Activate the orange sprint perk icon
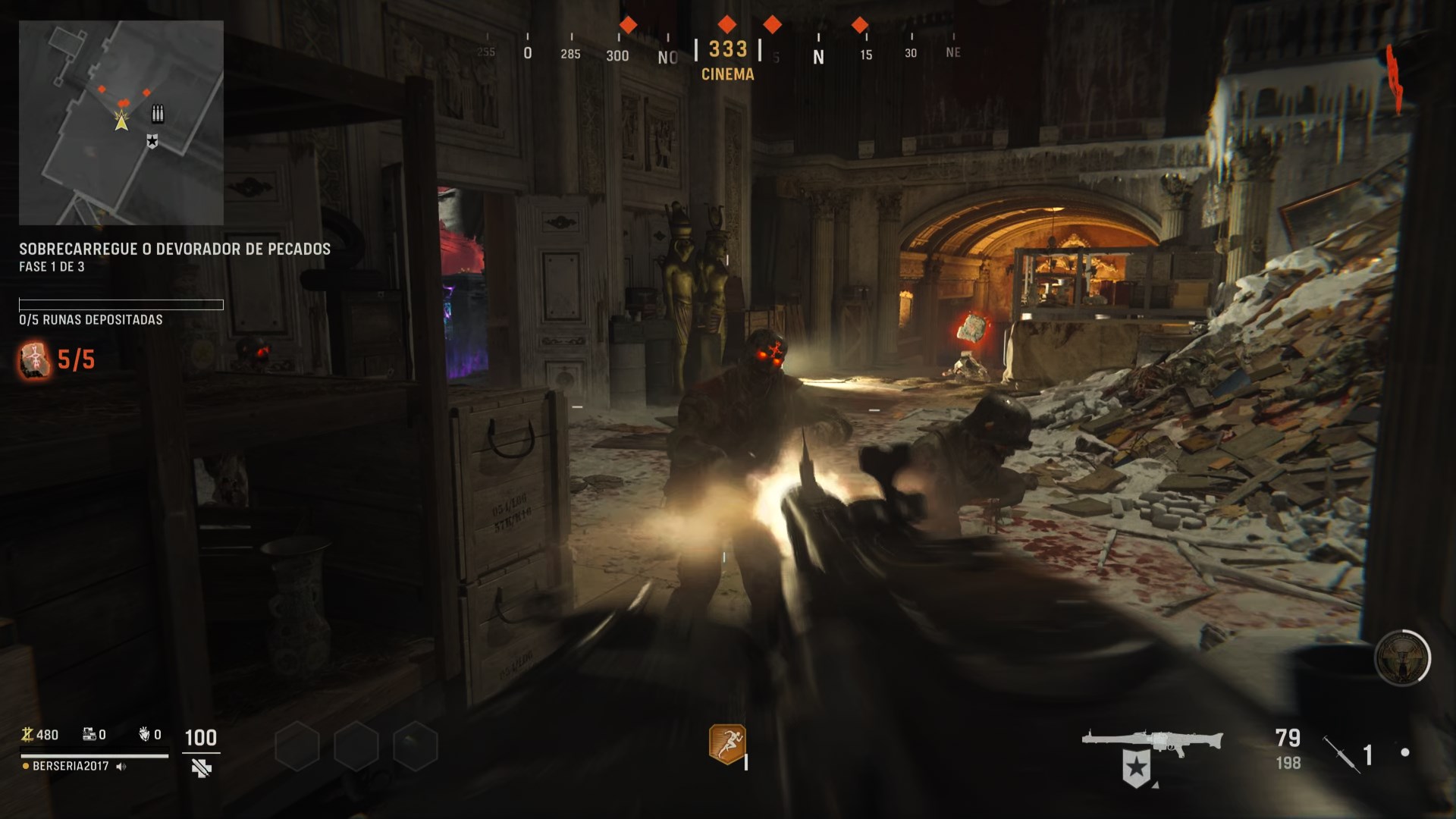1456x819 pixels. coord(726,743)
